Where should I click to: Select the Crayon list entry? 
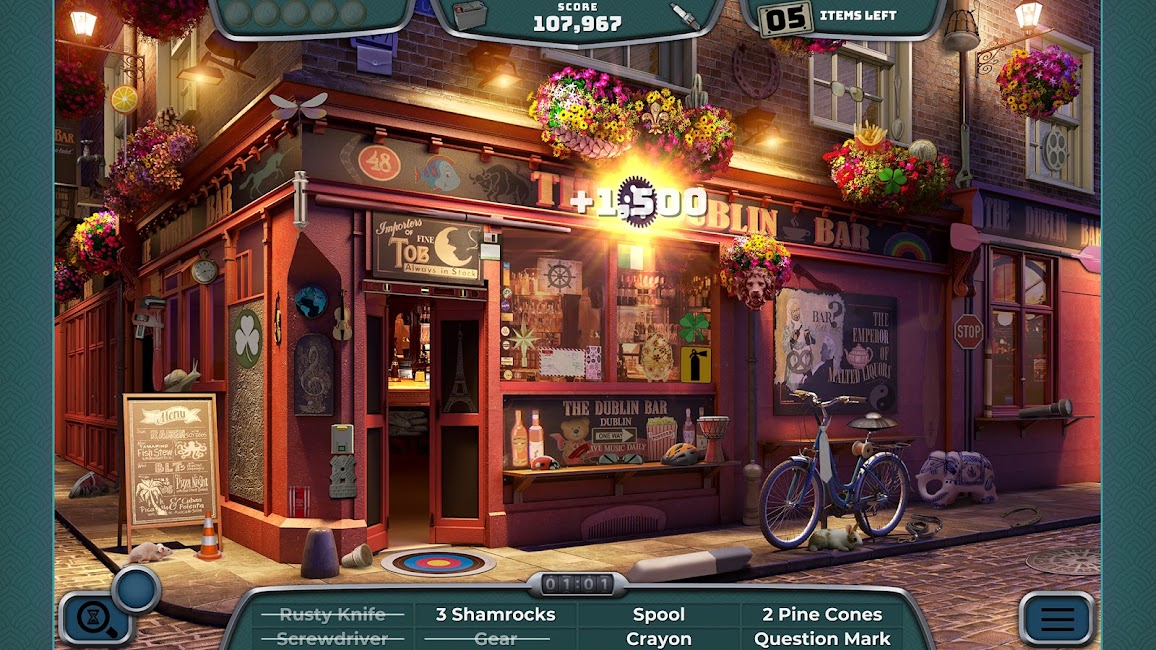point(659,638)
